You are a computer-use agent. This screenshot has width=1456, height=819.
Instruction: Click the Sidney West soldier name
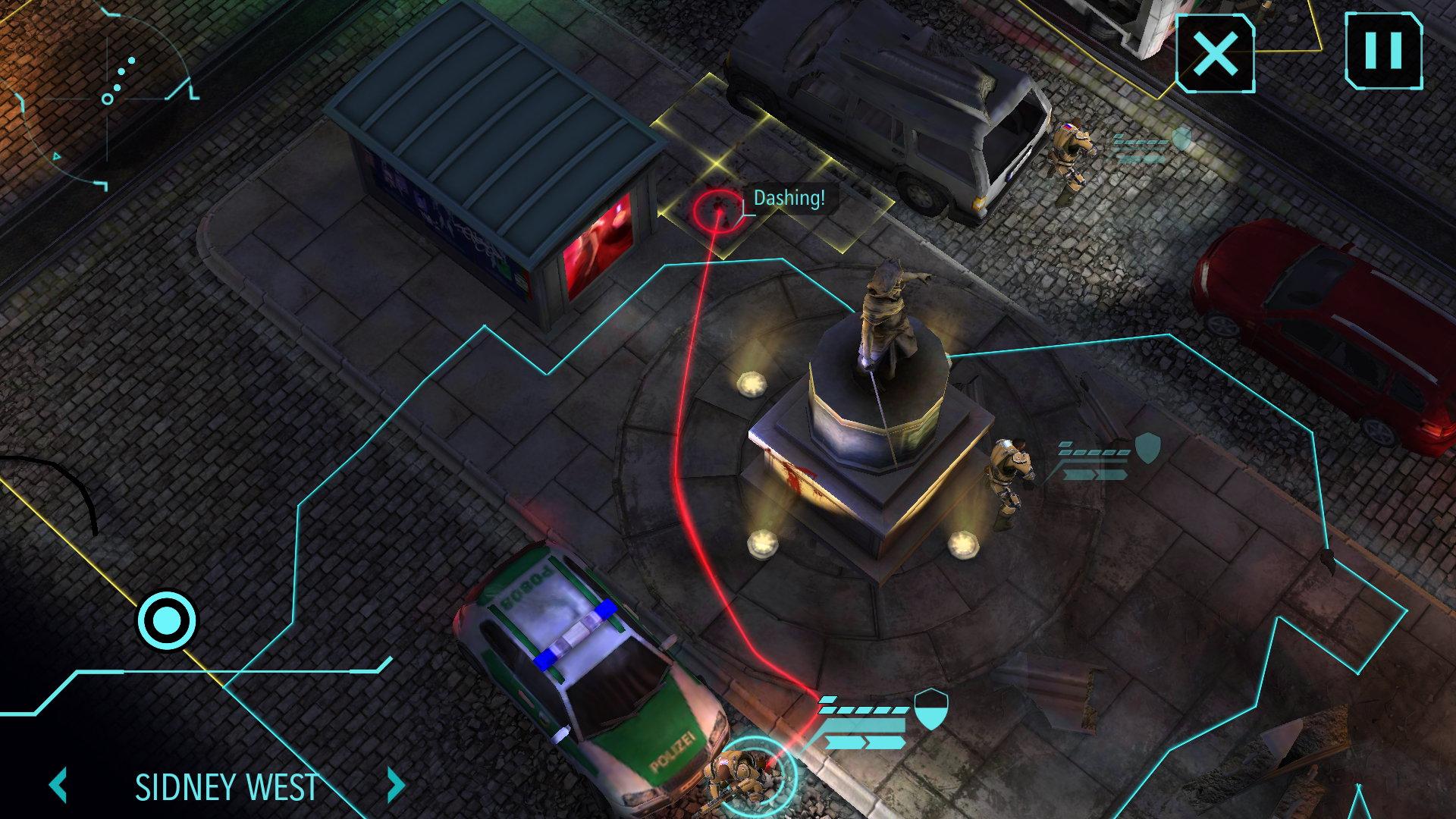point(226,787)
